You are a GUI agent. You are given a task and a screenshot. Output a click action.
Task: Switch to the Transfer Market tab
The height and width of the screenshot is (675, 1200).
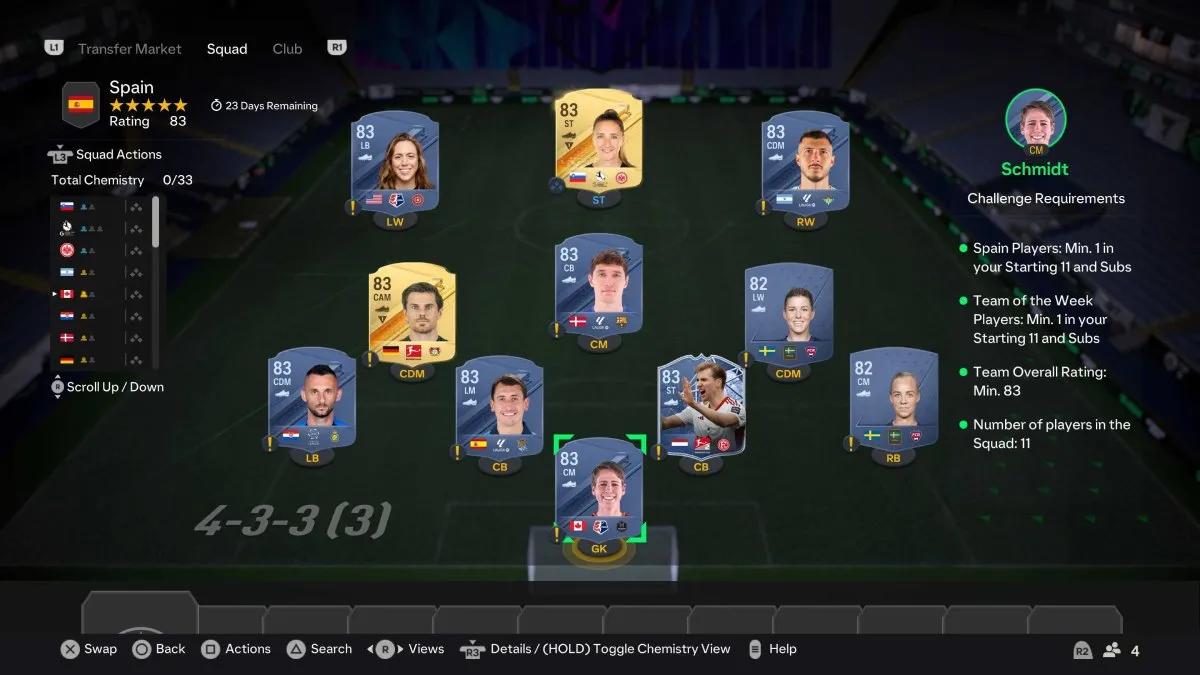click(x=130, y=49)
